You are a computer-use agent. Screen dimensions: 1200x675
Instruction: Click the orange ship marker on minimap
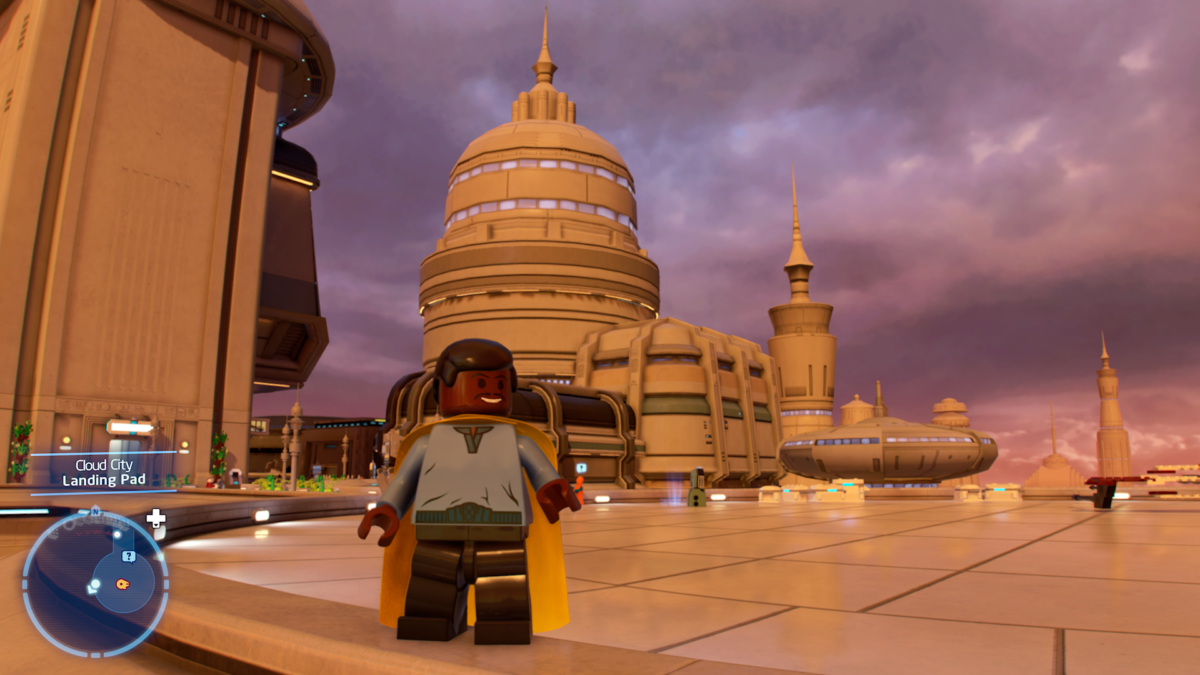pyautogui.click(x=122, y=584)
